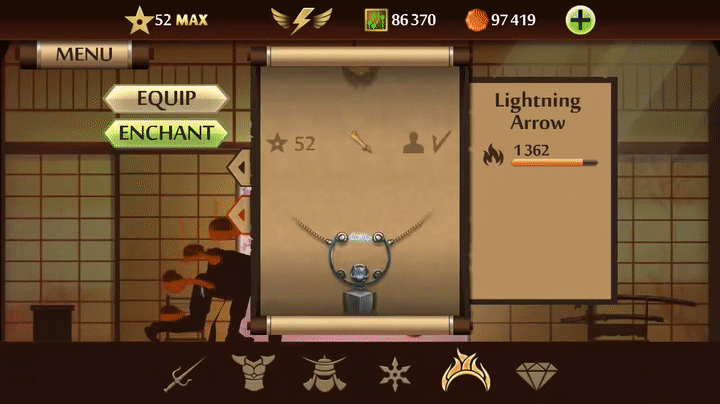Click the orange-outlined left arrow

click(x=240, y=214)
